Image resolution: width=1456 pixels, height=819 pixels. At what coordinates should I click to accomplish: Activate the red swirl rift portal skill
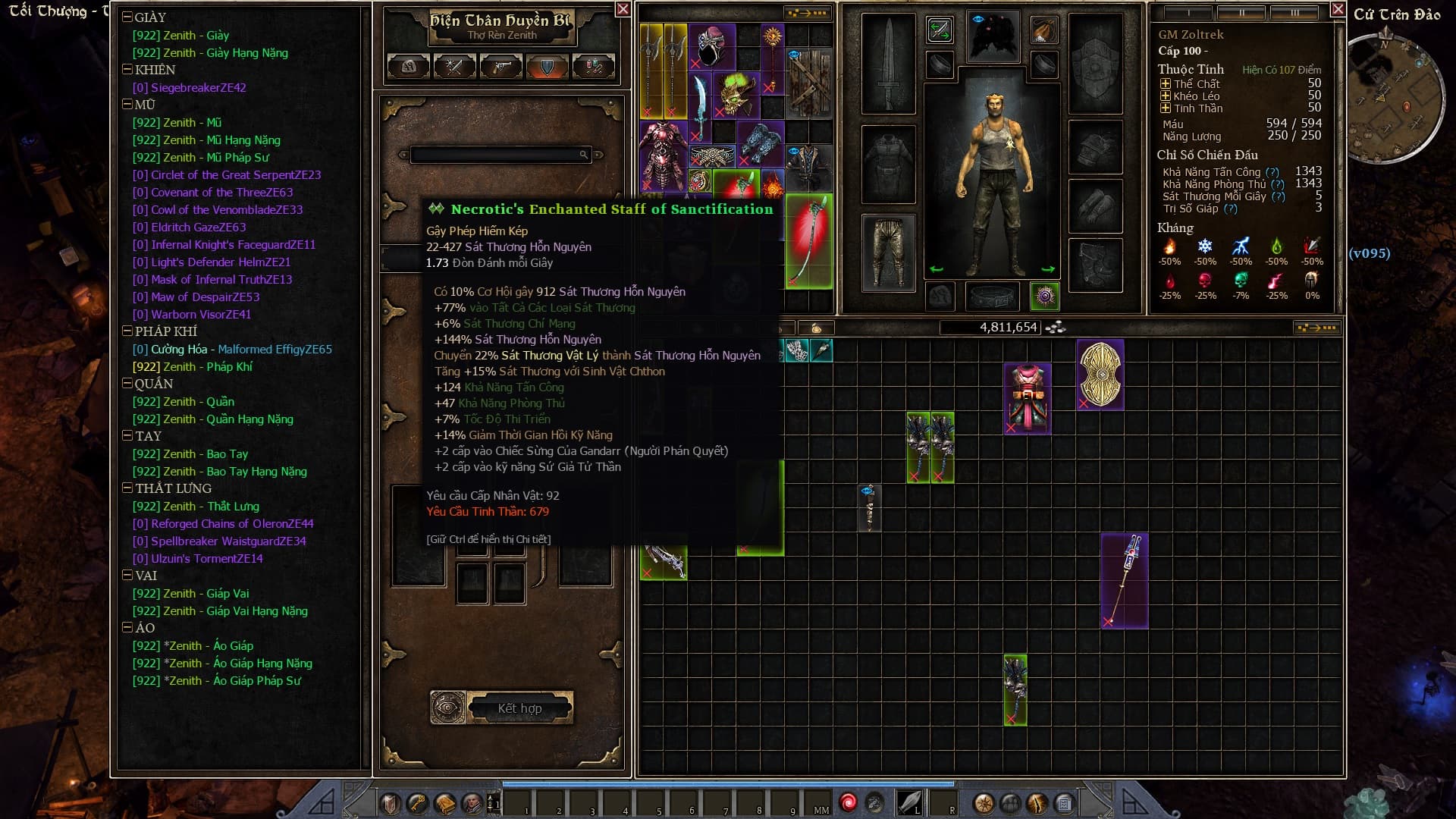click(x=848, y=802)
